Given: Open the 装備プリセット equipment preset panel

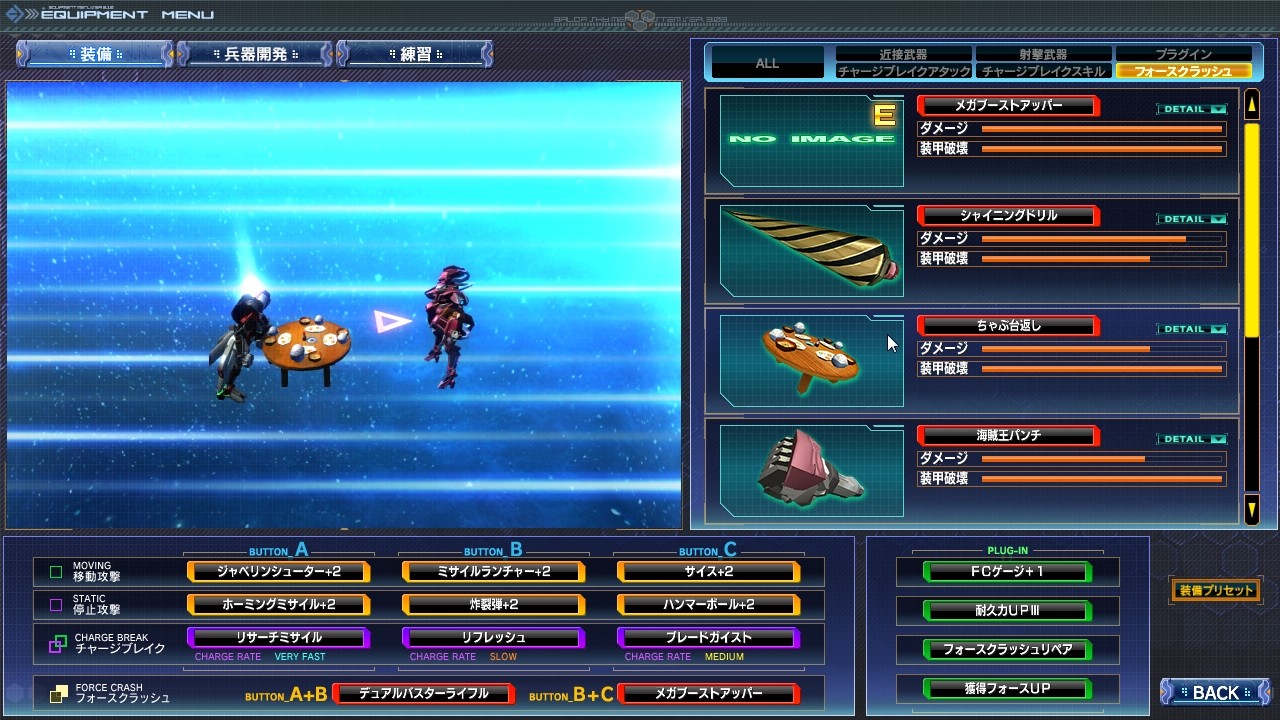Looking at the screenshot, I should [x=1215, y=591].
